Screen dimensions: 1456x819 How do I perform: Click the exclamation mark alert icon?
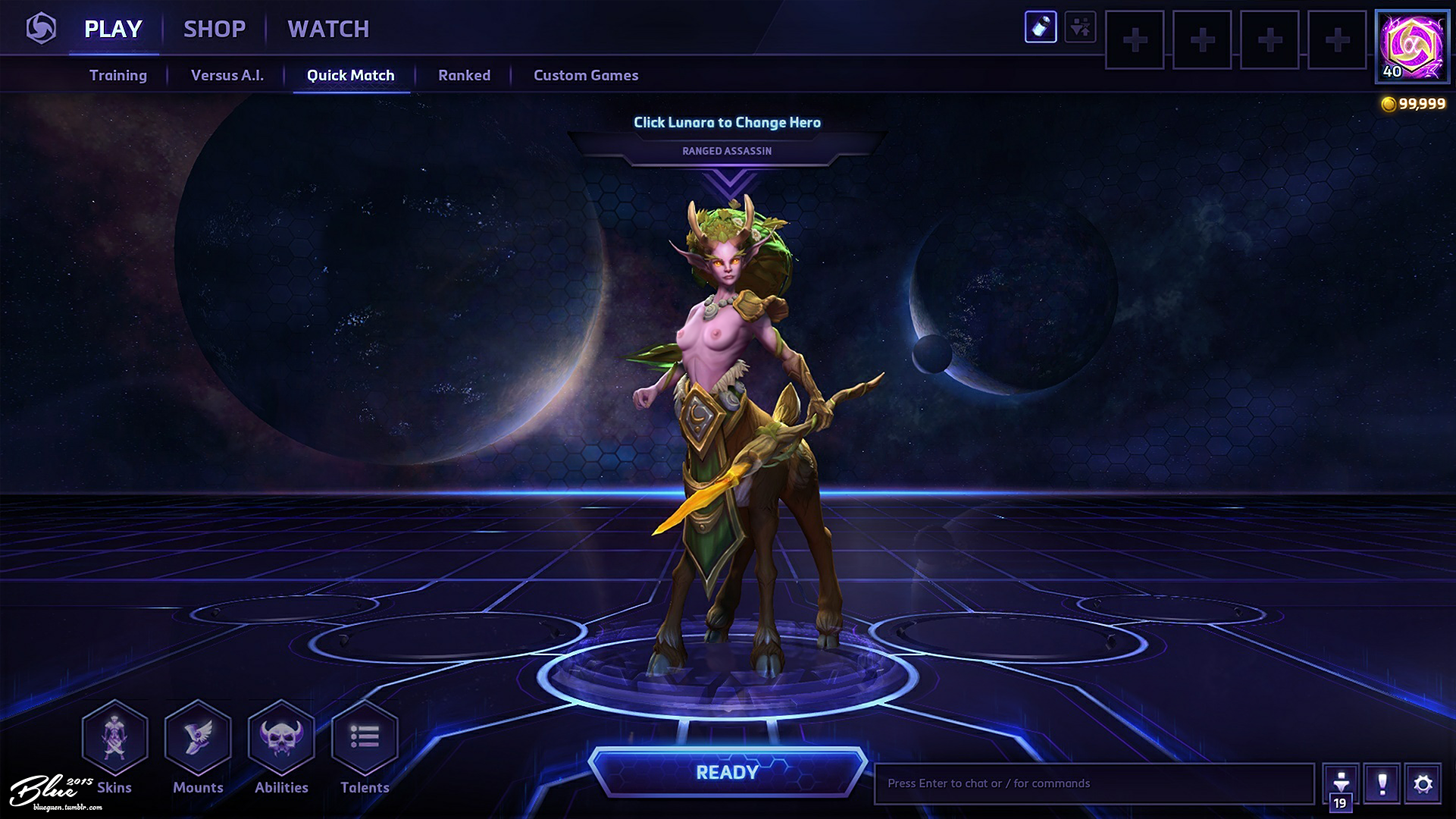1382,783
